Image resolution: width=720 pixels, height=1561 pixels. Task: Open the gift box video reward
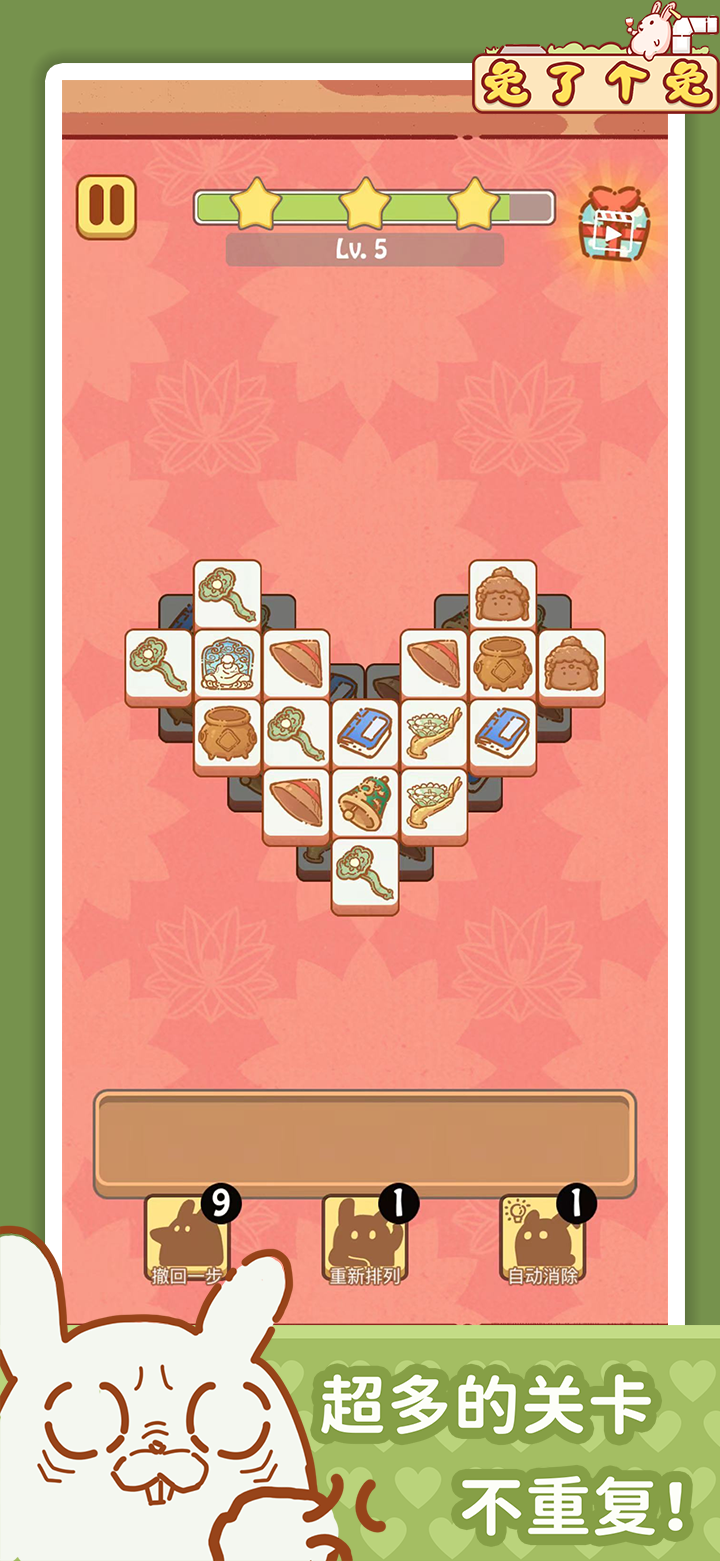tap(611, 227)
